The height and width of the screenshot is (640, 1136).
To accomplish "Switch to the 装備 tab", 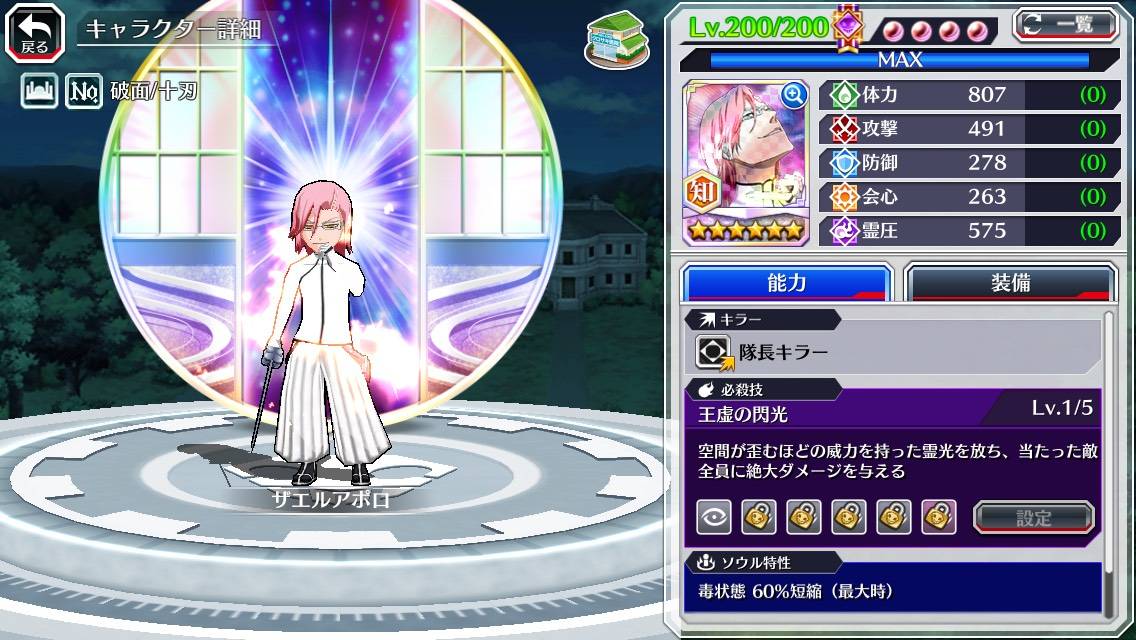I will pyautogui.click(x=1010, y=283).
